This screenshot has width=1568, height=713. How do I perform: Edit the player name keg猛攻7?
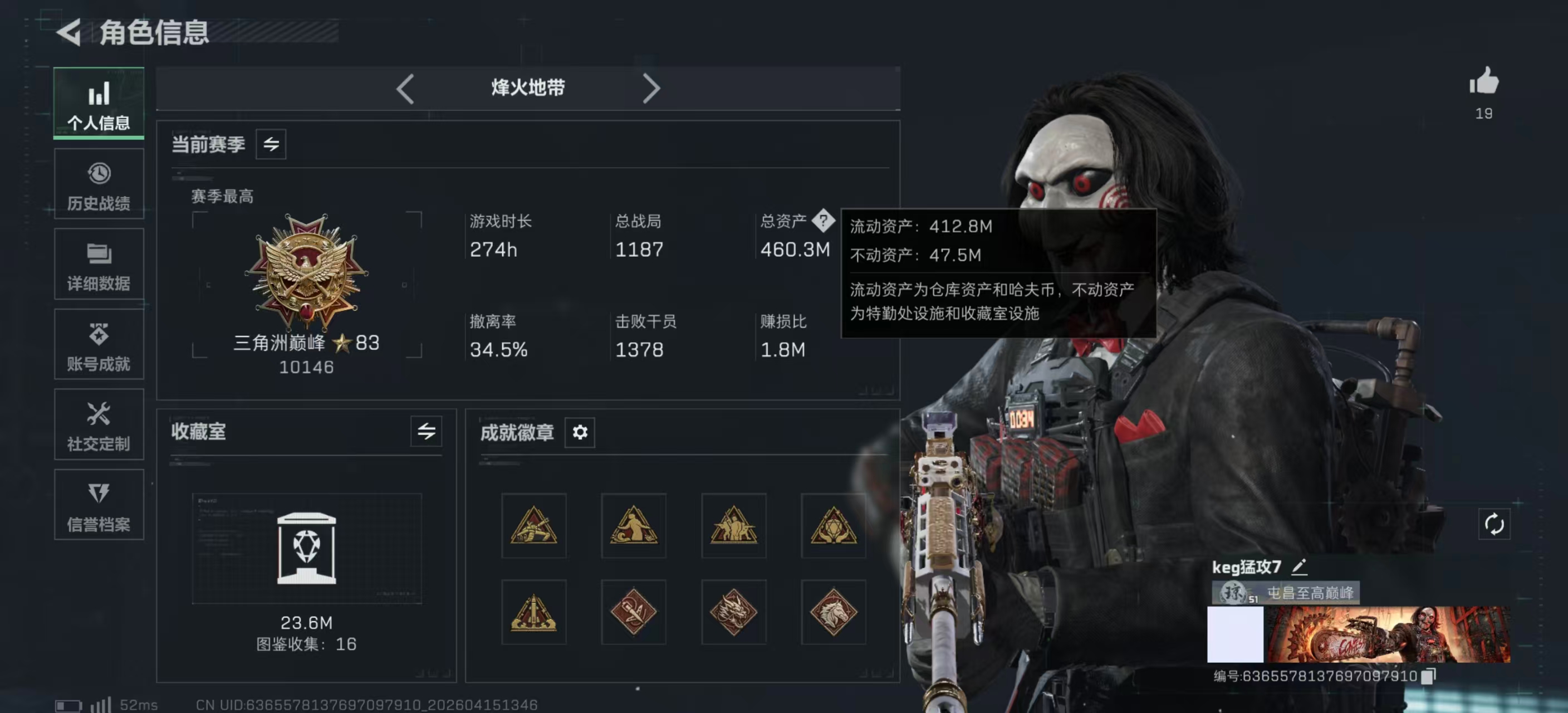coord(1299,567)
